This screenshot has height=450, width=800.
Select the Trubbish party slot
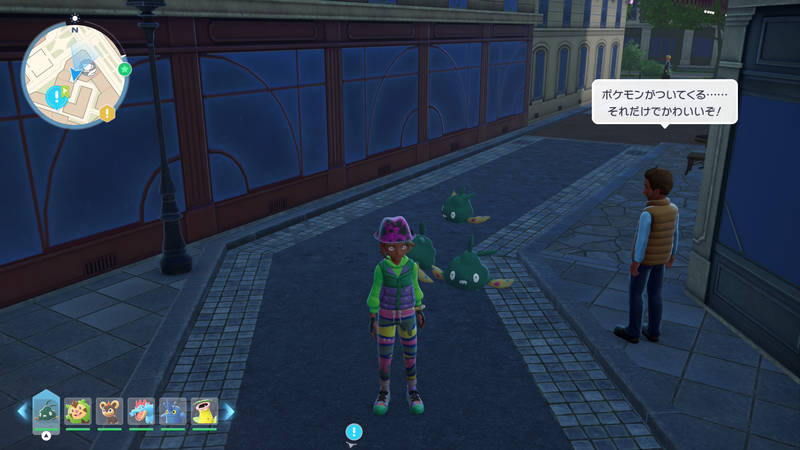[47, 410]
